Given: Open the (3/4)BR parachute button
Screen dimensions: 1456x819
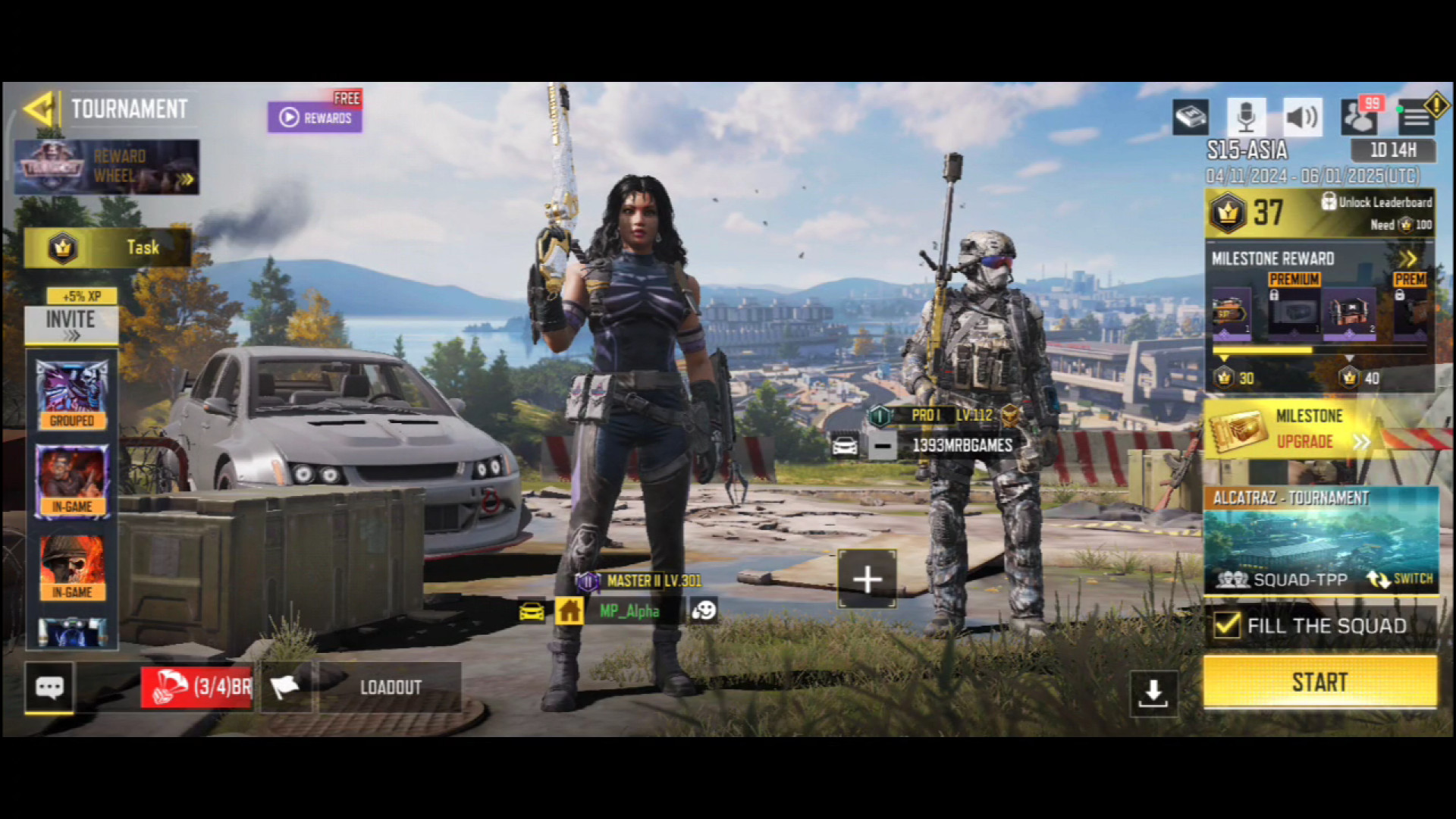Looking at the screenshot, I should pyautogui.click(x=197, y=687).
